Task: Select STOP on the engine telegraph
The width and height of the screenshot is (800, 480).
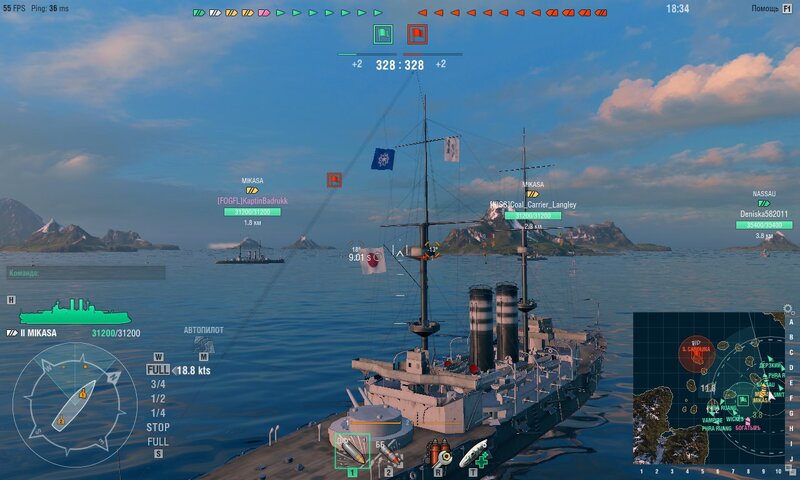Action: pyautogui.click(x=158, y=427)
